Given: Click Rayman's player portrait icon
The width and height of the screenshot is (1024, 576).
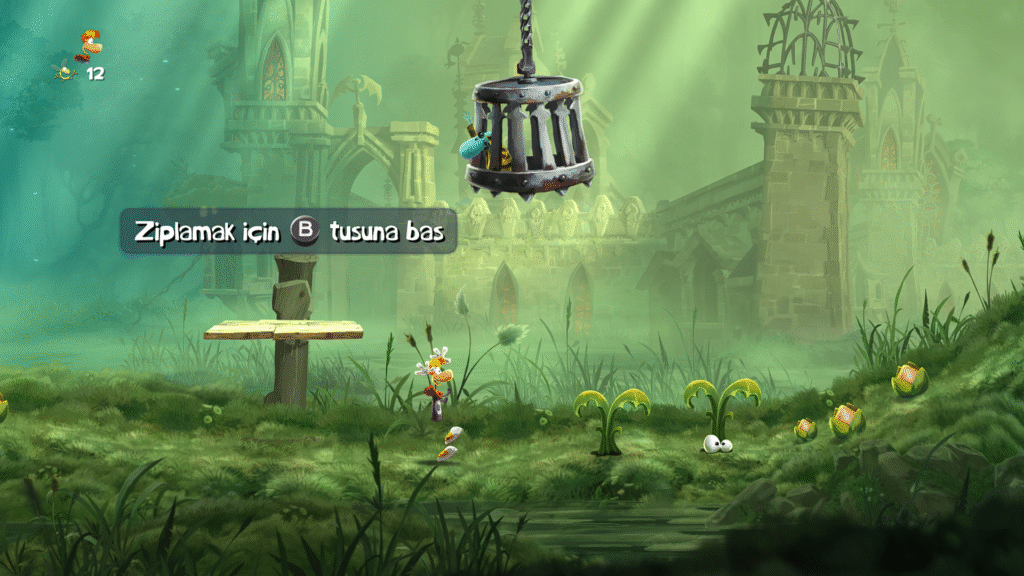Looking at the screenshot, I should point(91,43).
